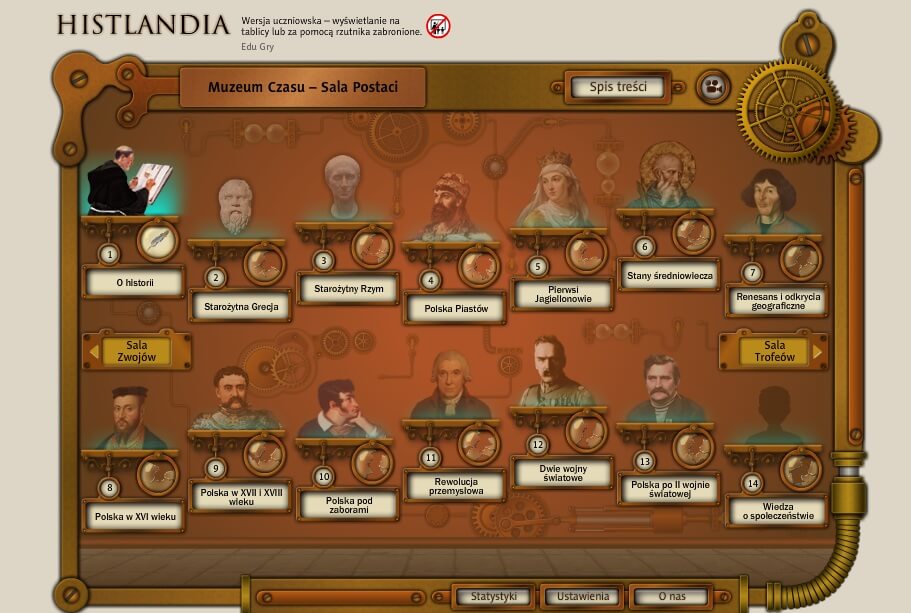This screenshot has height=613, width=911.
Task: Open Polska po II wojnie światowej
Action: tap(669, 489)
